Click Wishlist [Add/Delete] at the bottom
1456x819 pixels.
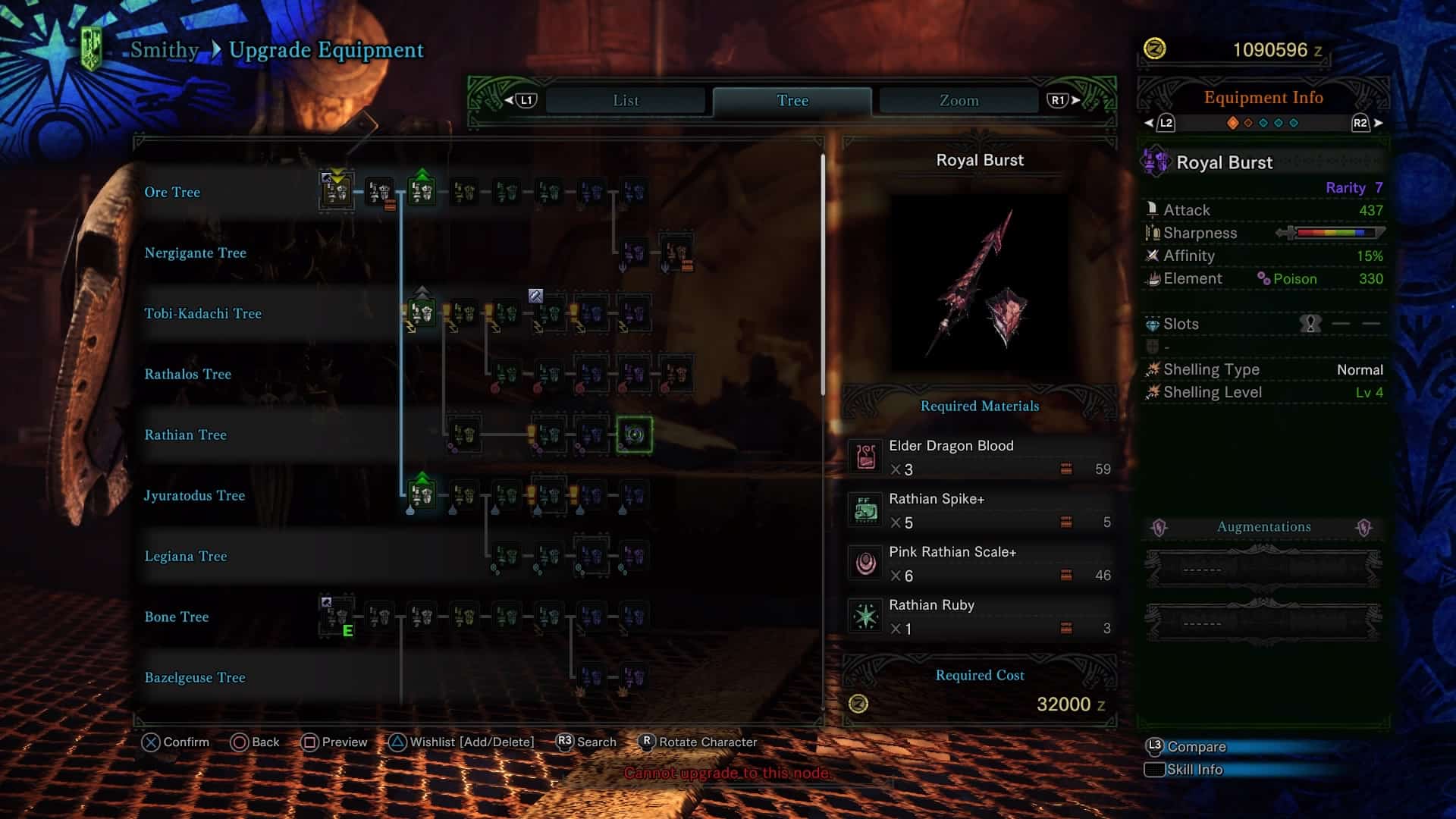point(463,742)
